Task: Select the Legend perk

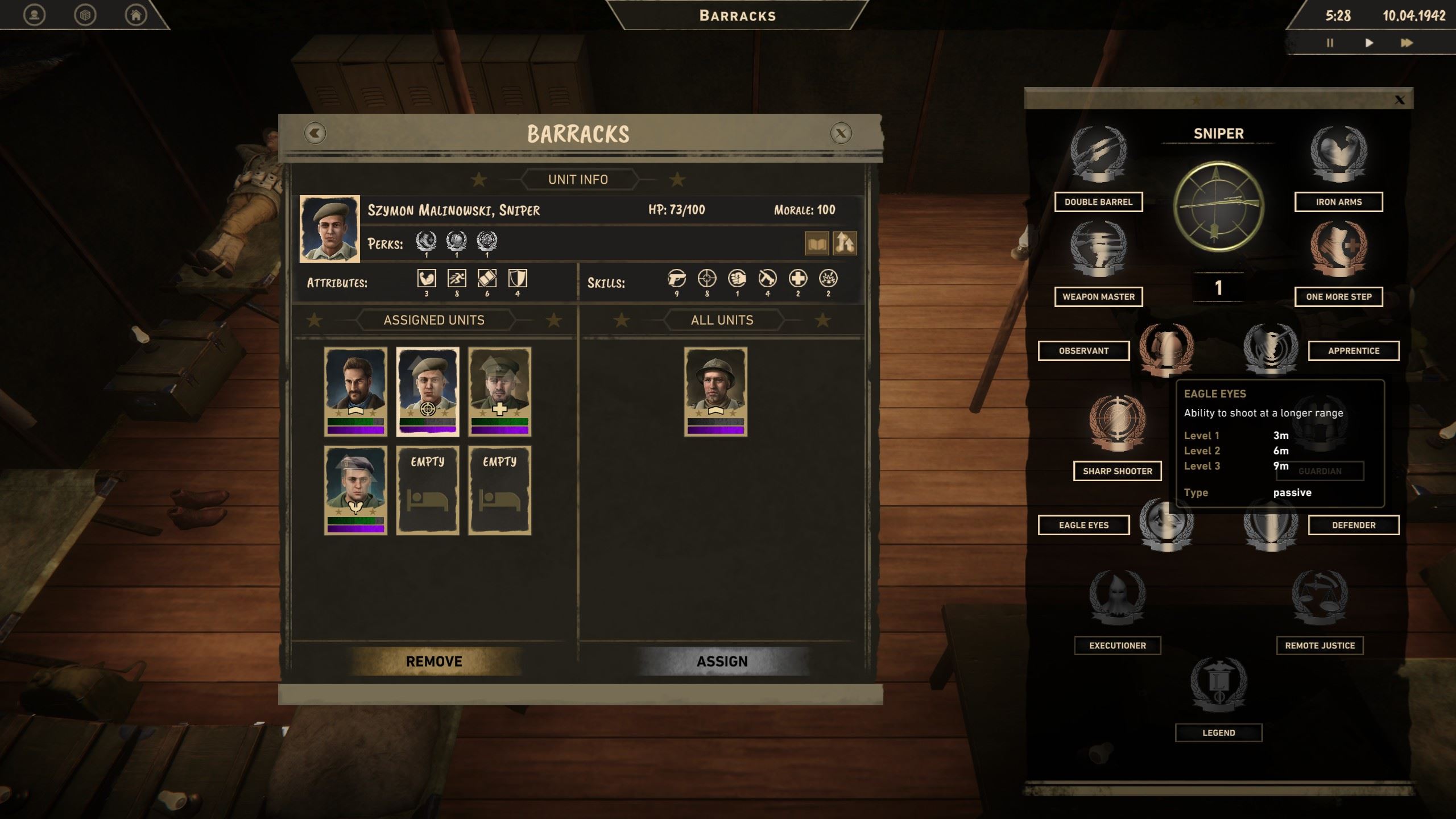Action: click(x=1218, y=733)
